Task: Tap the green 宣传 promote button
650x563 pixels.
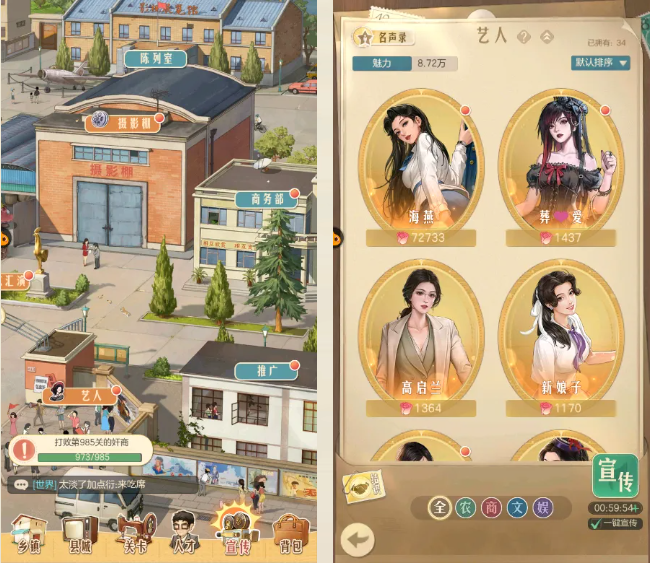Action: pos(614,474)
